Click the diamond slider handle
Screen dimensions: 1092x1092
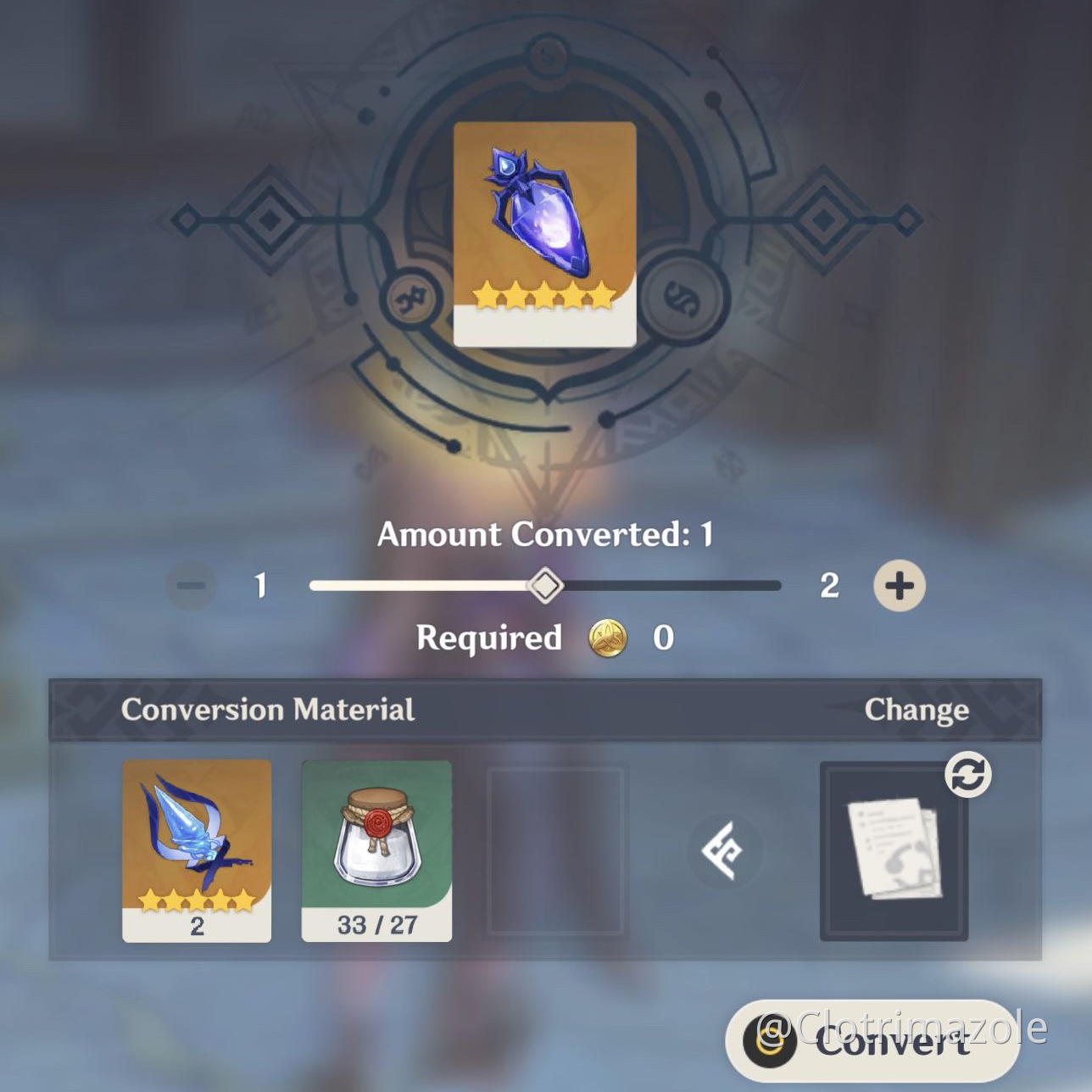pyautogui.click(x=545, y=585)
